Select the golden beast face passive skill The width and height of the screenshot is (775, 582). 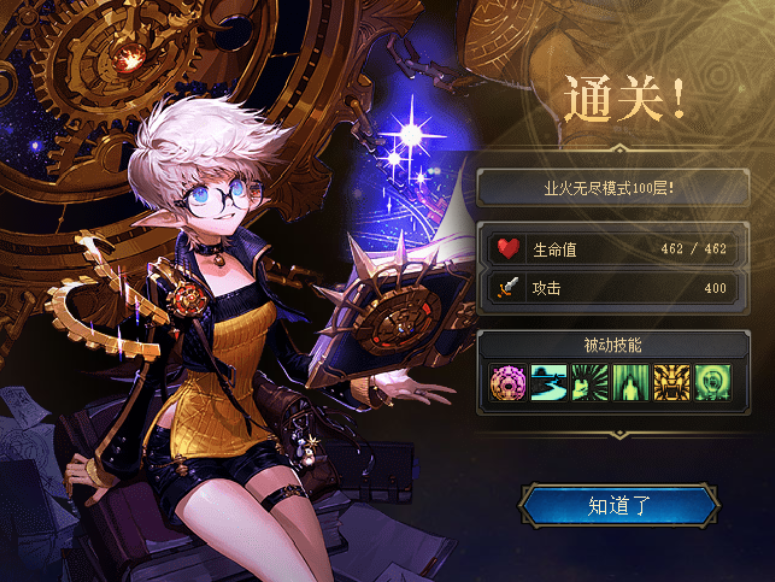(672, 383)
